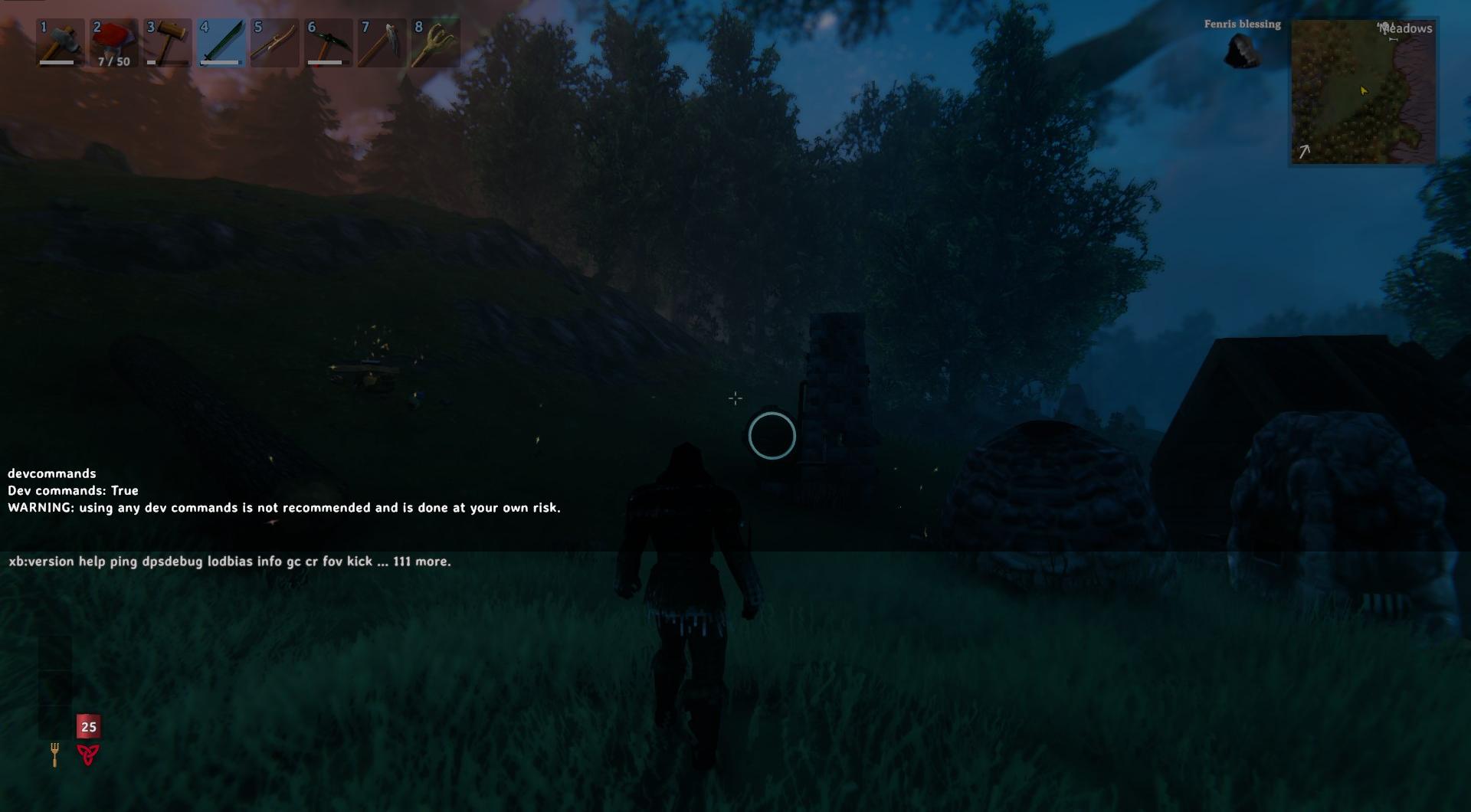
Task: Inspect the Fenris blessing buff icon
Action: click(x=1242, y=50)
